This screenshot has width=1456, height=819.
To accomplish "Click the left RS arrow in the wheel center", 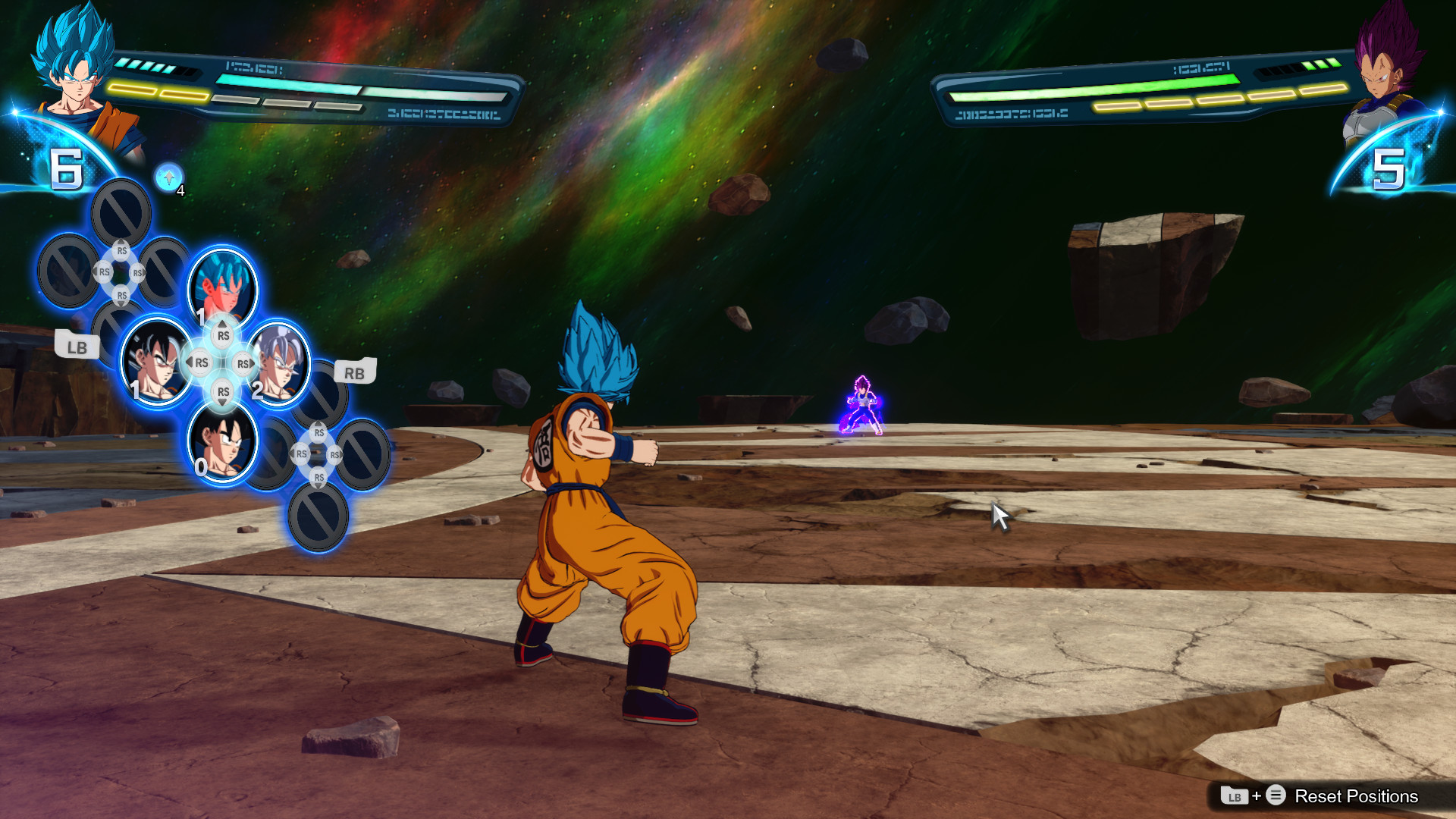I will 201,363.
